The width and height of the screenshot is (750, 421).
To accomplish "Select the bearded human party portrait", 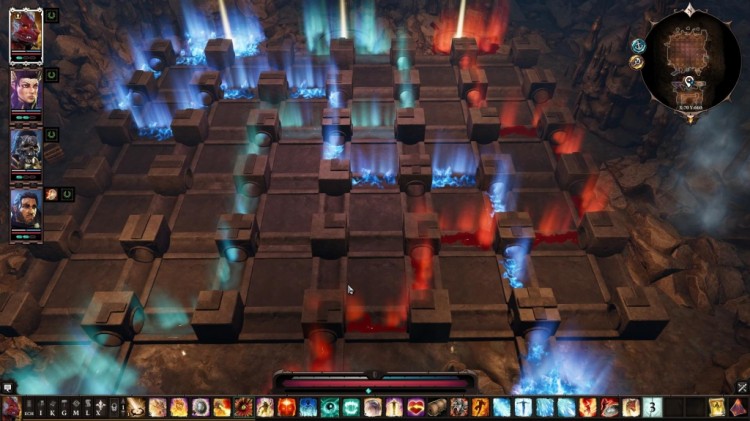I will tap(25, 209).
